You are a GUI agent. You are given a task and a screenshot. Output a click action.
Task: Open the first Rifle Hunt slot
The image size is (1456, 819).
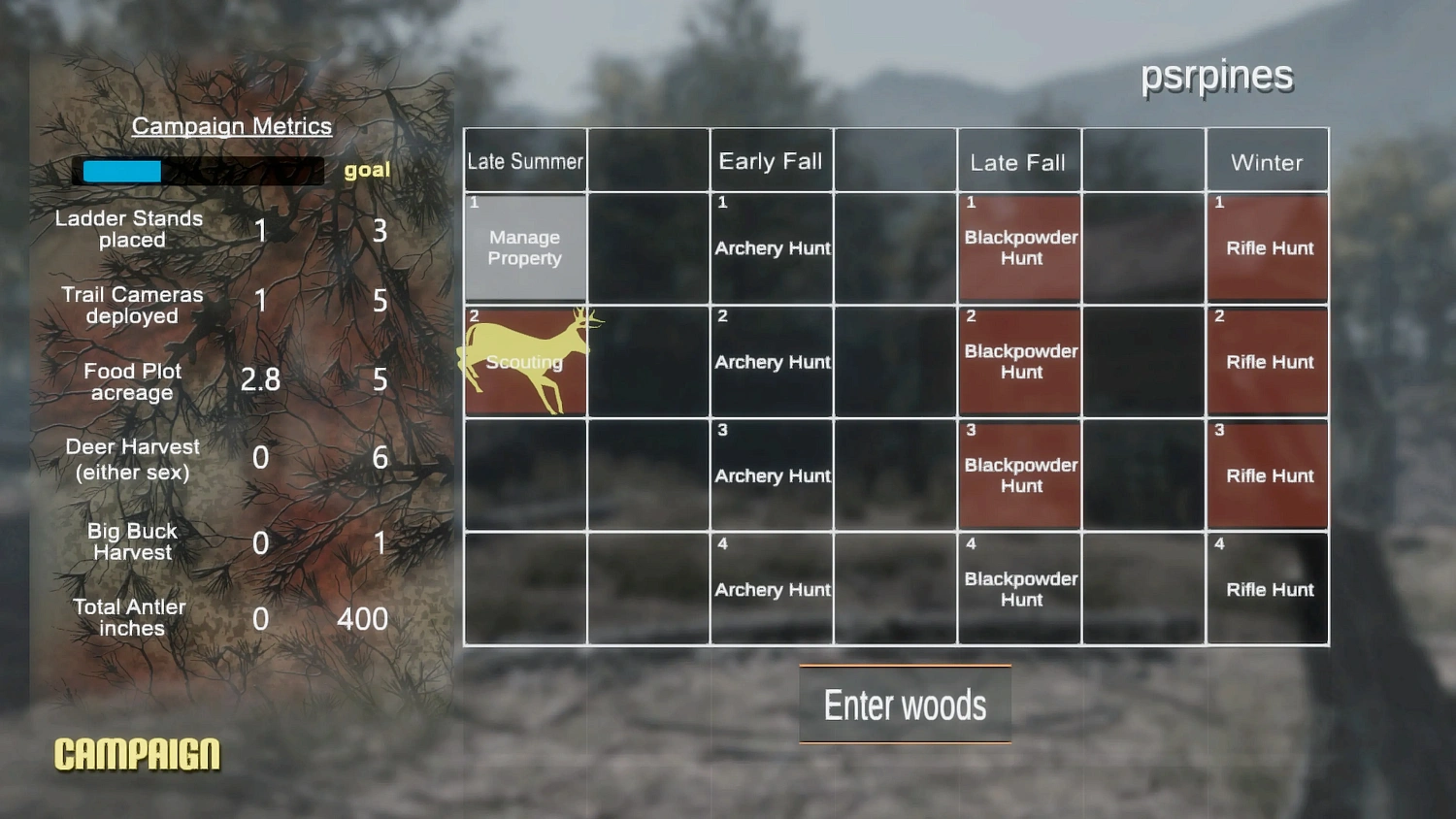point(1267,247)
